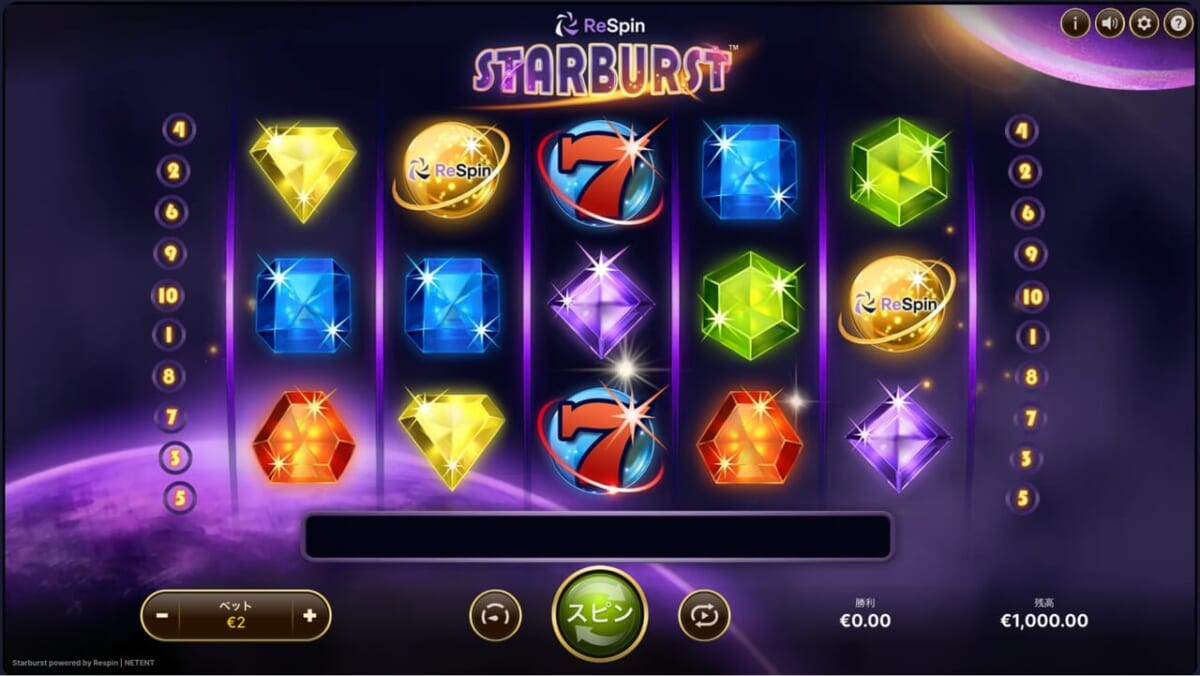Open settings with the gear icon
The image size is (1200, 676).
tap(1143, 22)
